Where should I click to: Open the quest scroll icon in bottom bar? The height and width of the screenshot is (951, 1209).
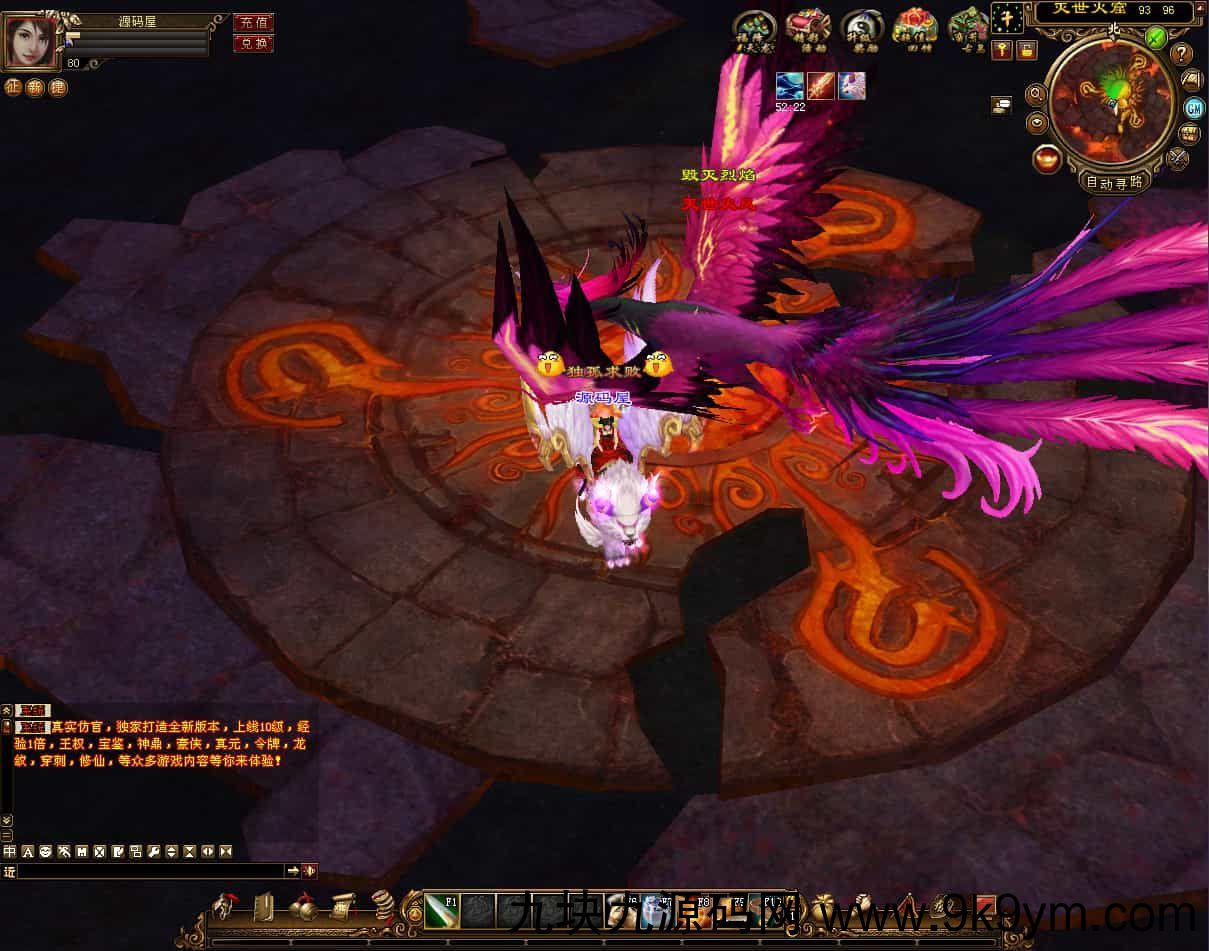point(343,906)
